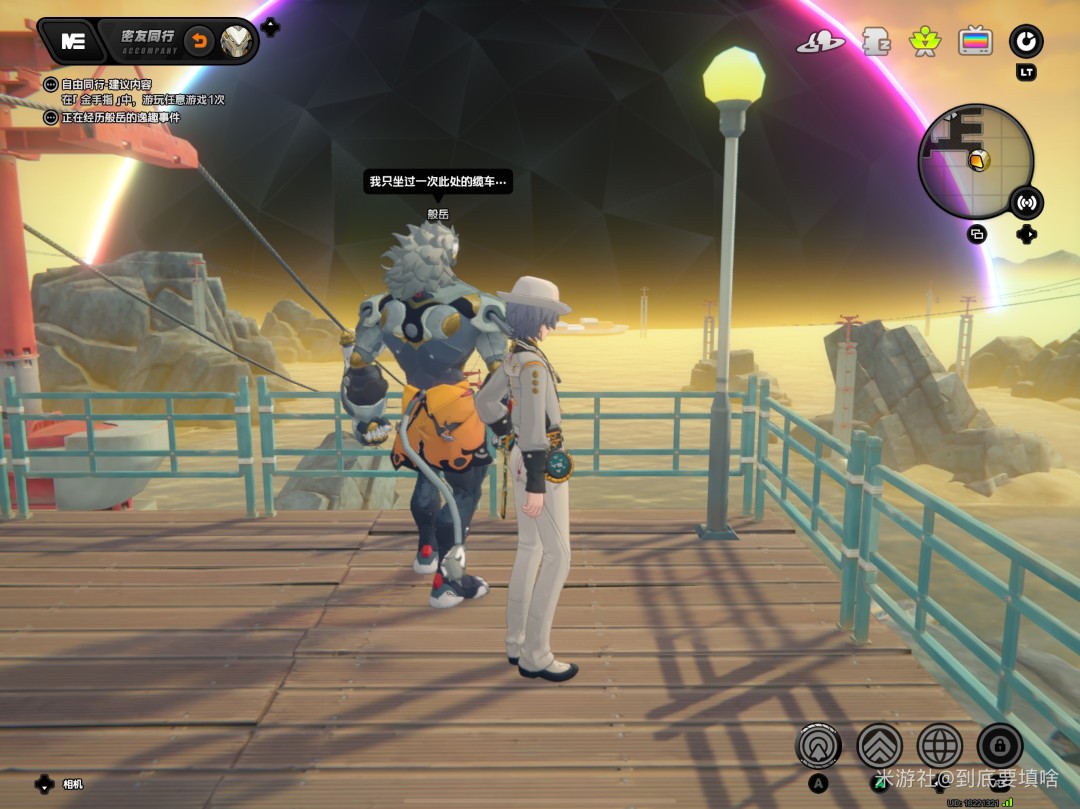Open the grey puzzle-piece Z icon

(x=877, y=41)
